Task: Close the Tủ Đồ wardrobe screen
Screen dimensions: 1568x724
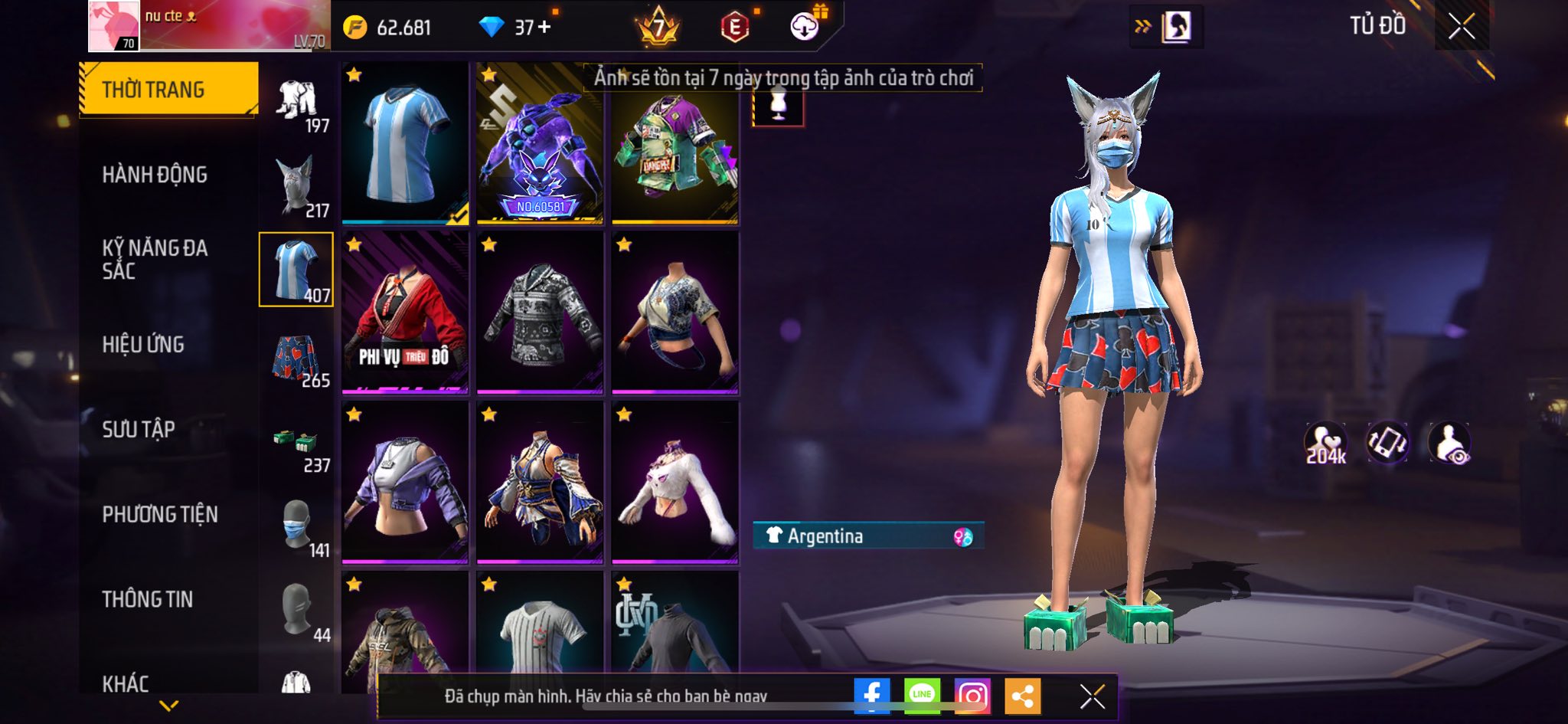Action: [x=1462, y=27]
